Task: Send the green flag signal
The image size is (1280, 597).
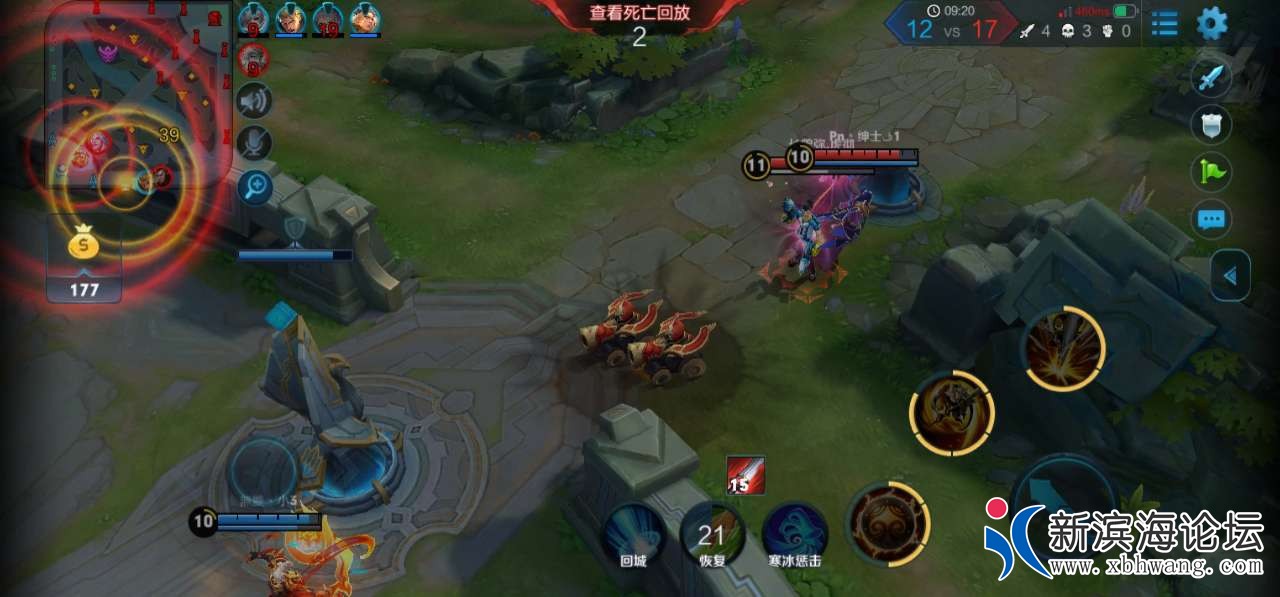Action: (1211, 172)
